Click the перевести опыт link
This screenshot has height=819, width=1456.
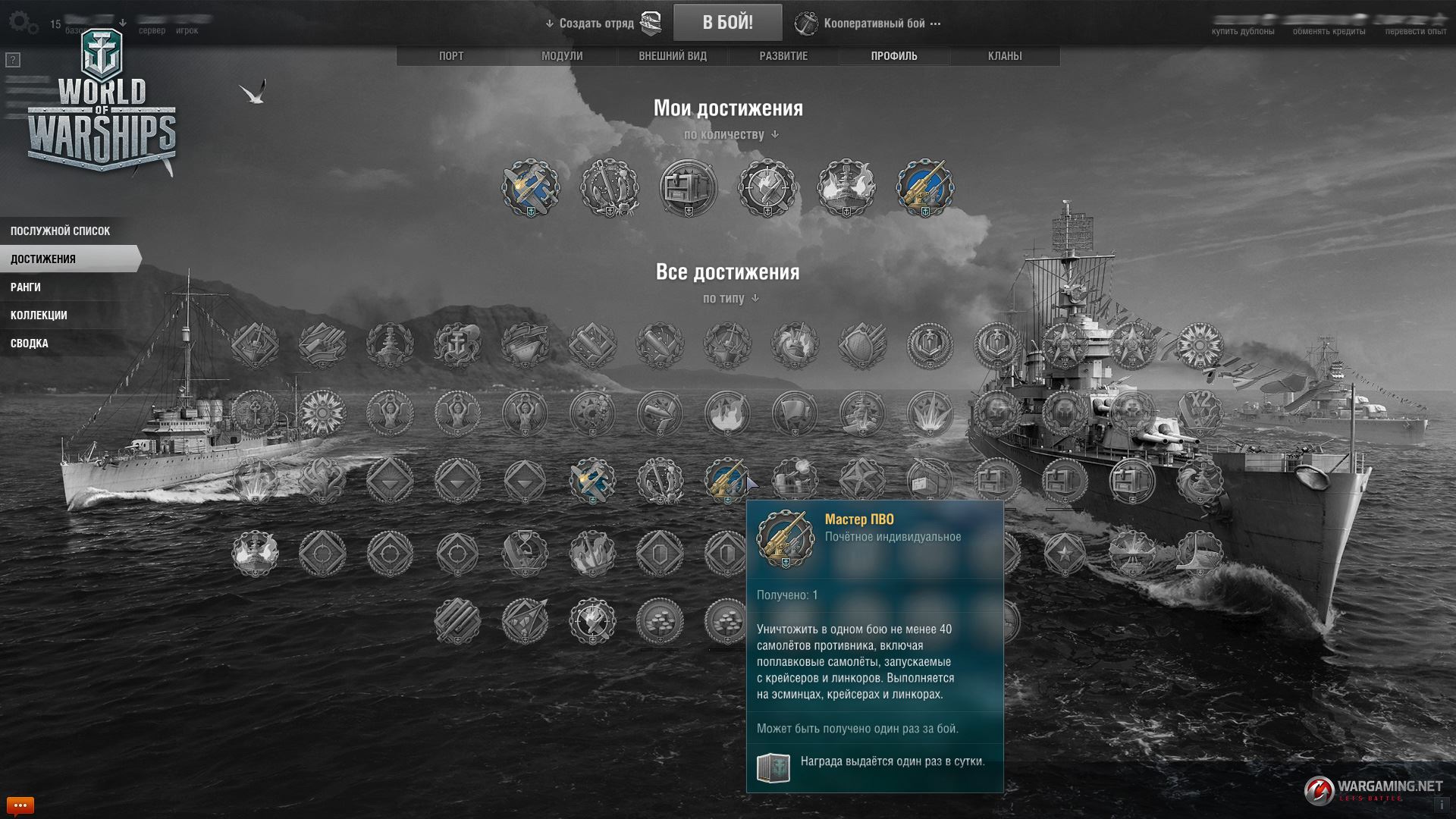tap(1416, 32)
